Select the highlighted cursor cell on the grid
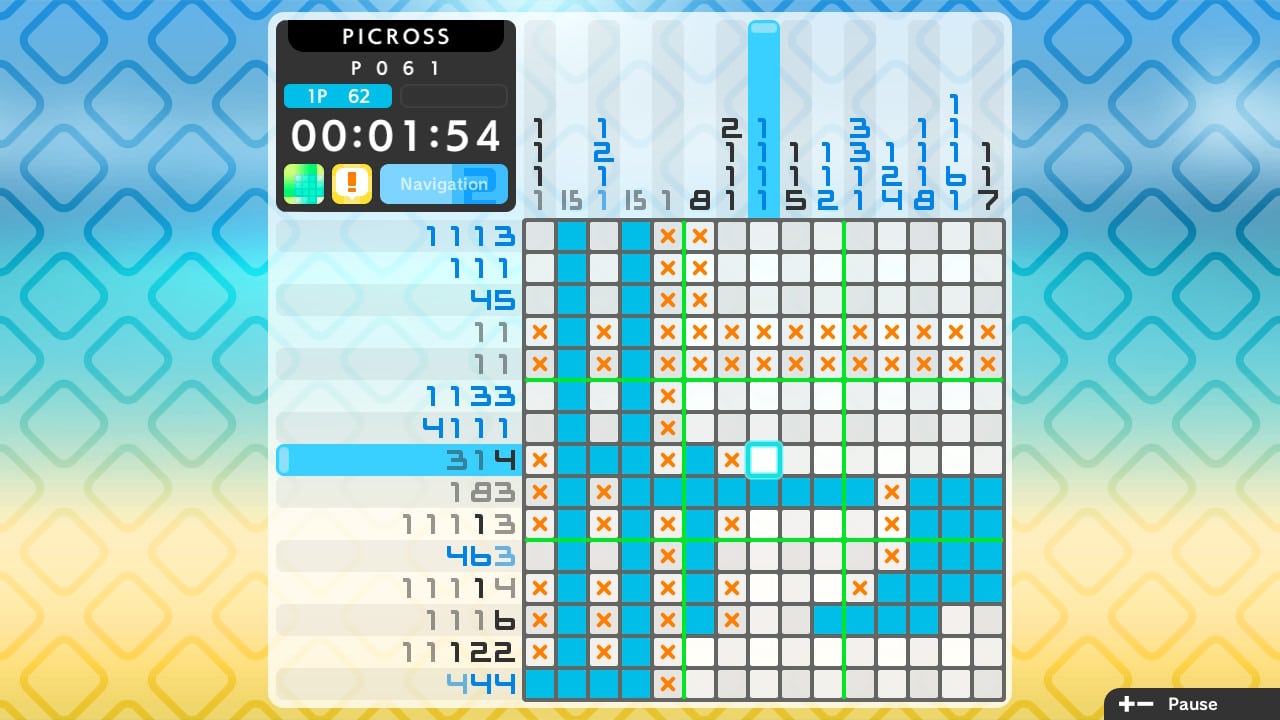This screenshot has width=1280, height=720. tap(764, 459)
